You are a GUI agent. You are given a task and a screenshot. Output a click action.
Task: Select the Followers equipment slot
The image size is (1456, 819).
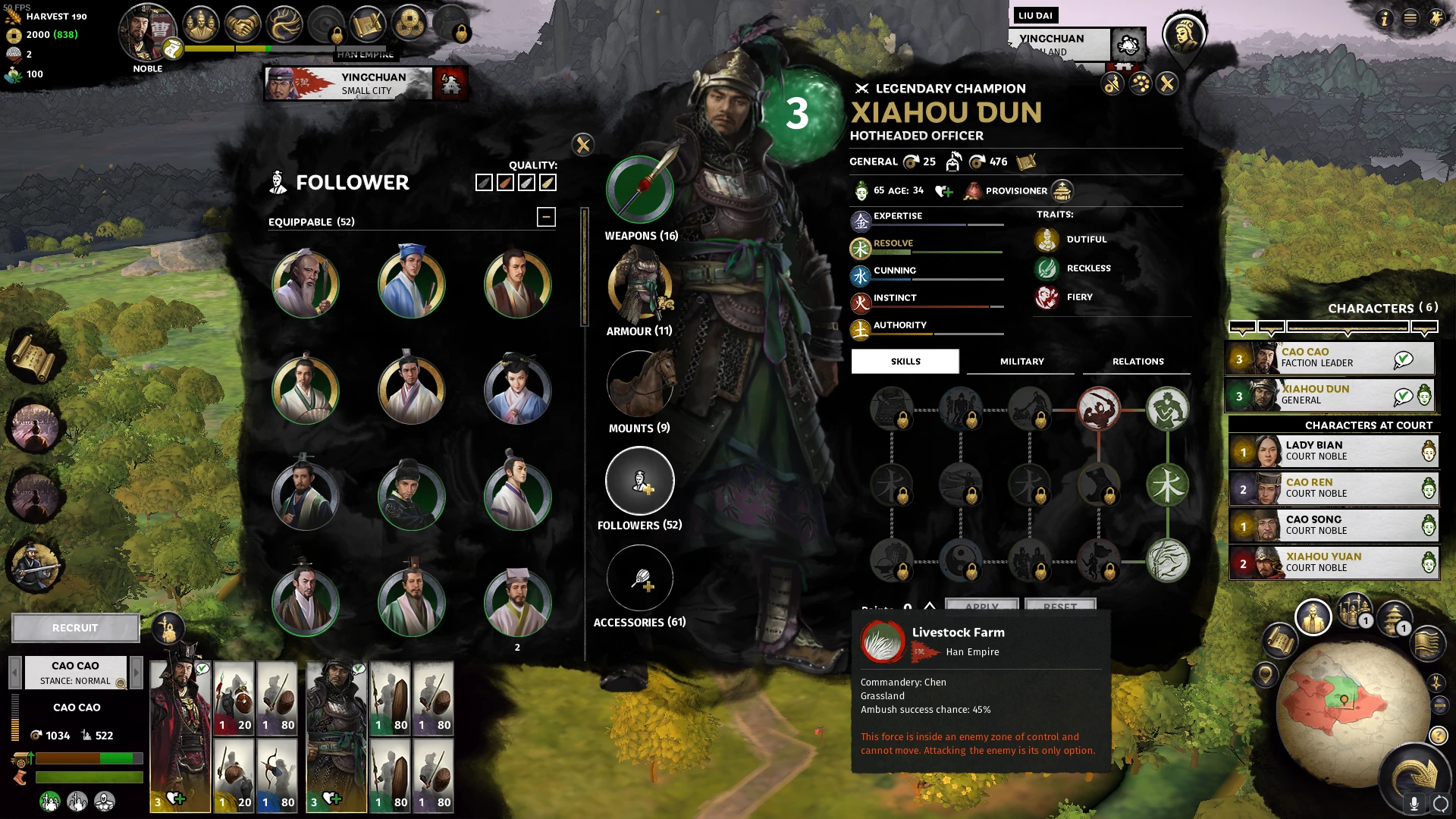pos(640,481)
